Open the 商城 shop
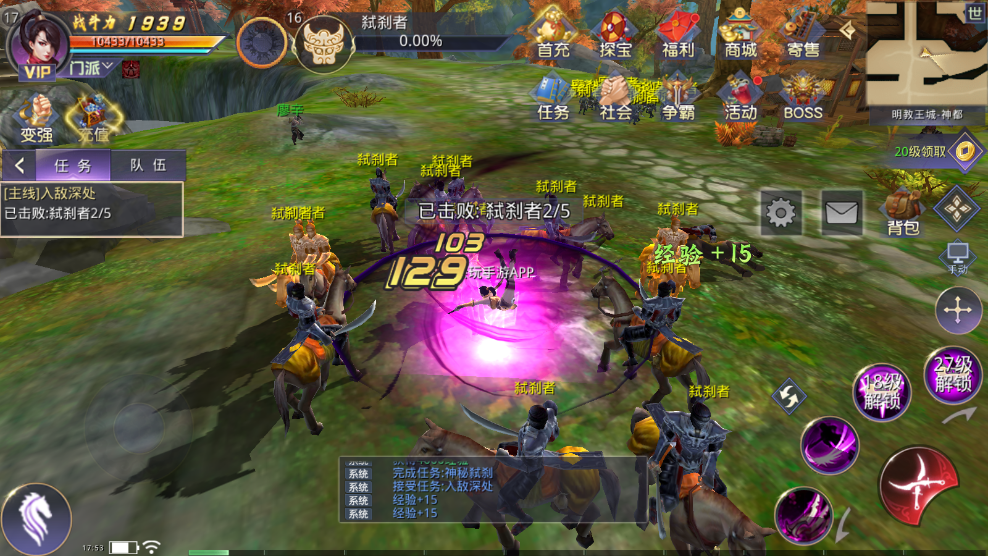Image resolution: width=988 pixels, height=556 pixels. point(740,35)
